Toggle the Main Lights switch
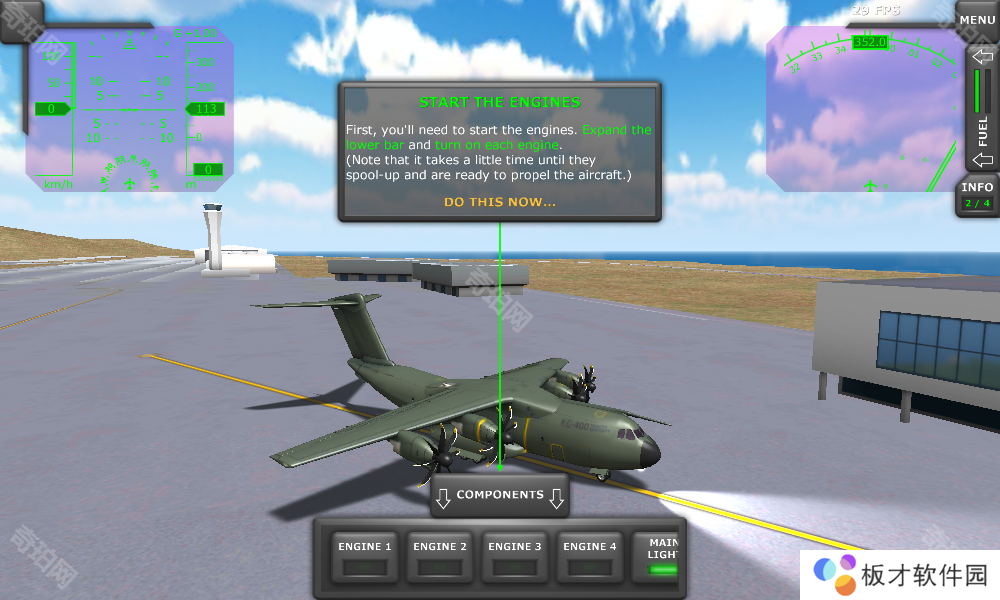This screenshot has width=1000, height=600. [660, 558]
